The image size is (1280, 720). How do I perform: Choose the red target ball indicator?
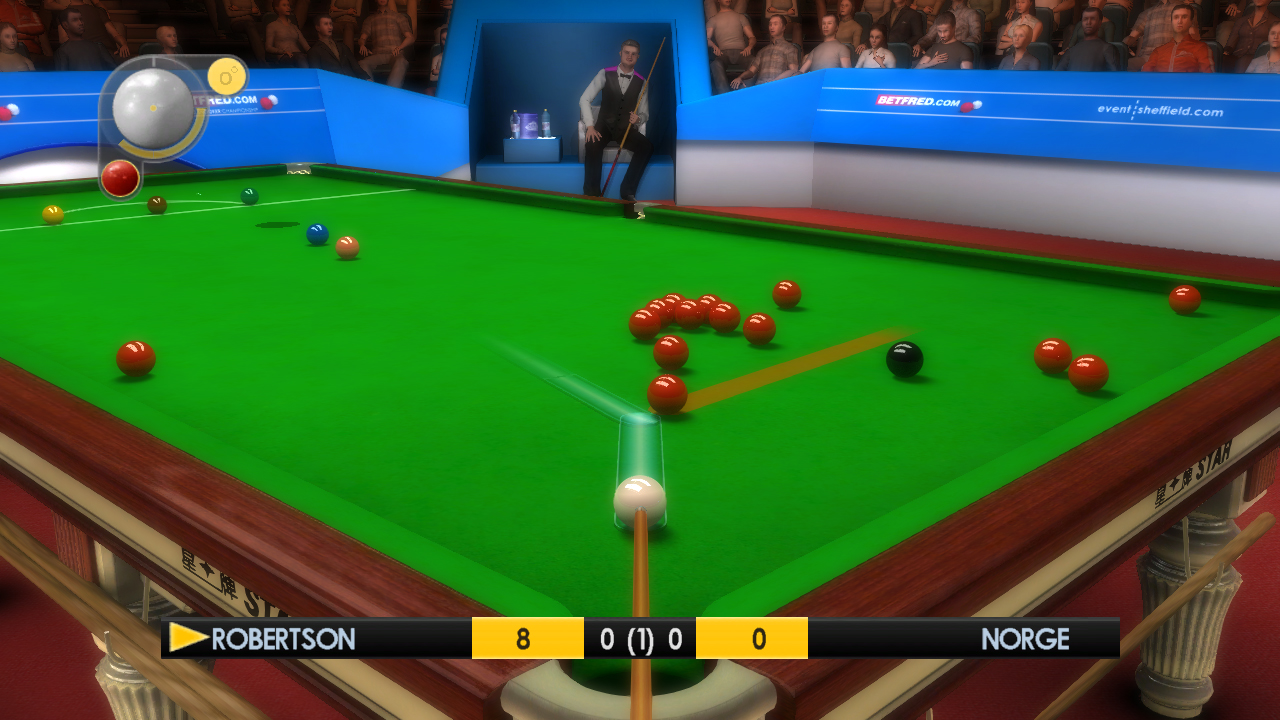pyautogui.click(x=120, y=178)
